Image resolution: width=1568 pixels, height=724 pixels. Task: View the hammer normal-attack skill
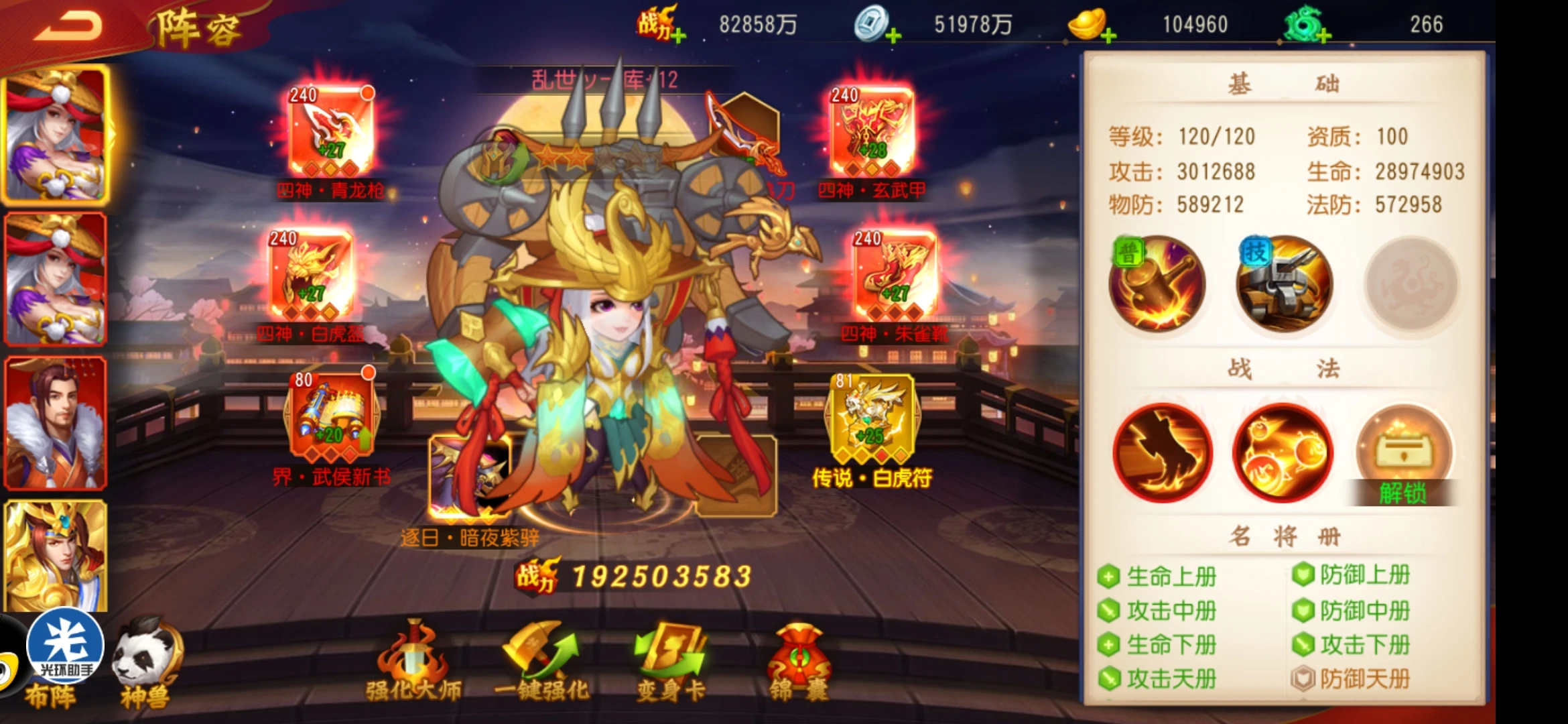click(x=1157, y=284)
